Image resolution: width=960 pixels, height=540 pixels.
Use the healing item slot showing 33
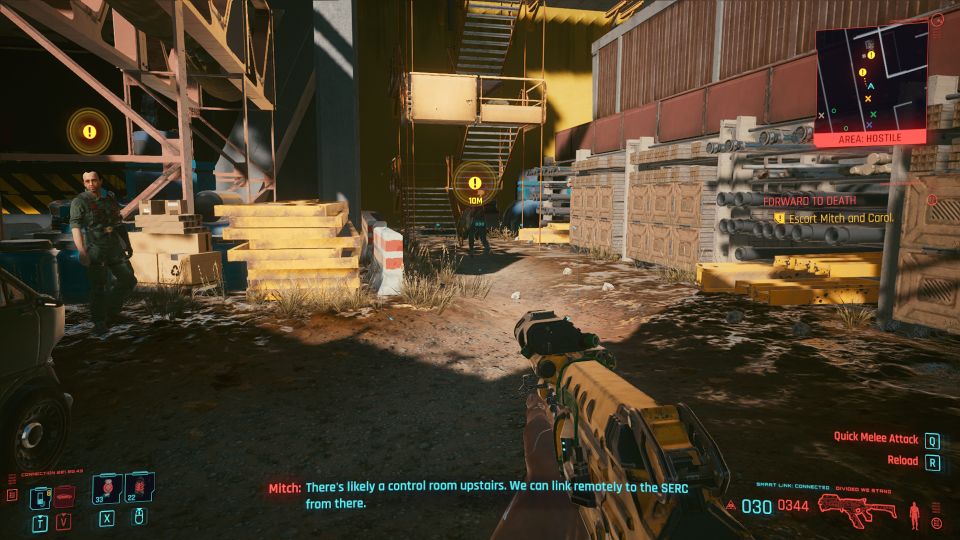[x=107, y=490]
